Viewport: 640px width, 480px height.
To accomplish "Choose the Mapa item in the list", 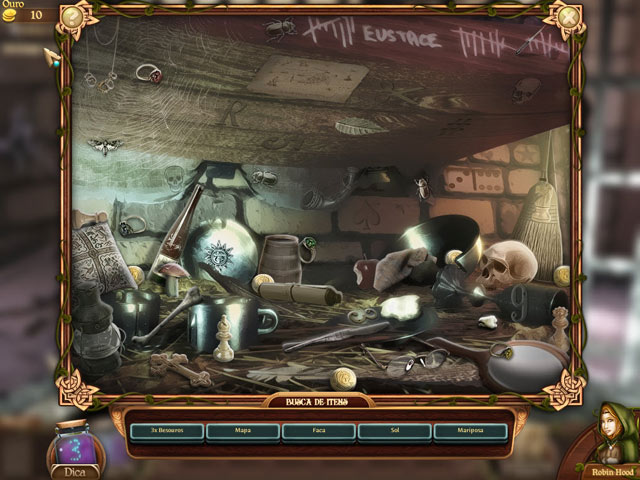I will pyautogui.click(x=243, y=431).
